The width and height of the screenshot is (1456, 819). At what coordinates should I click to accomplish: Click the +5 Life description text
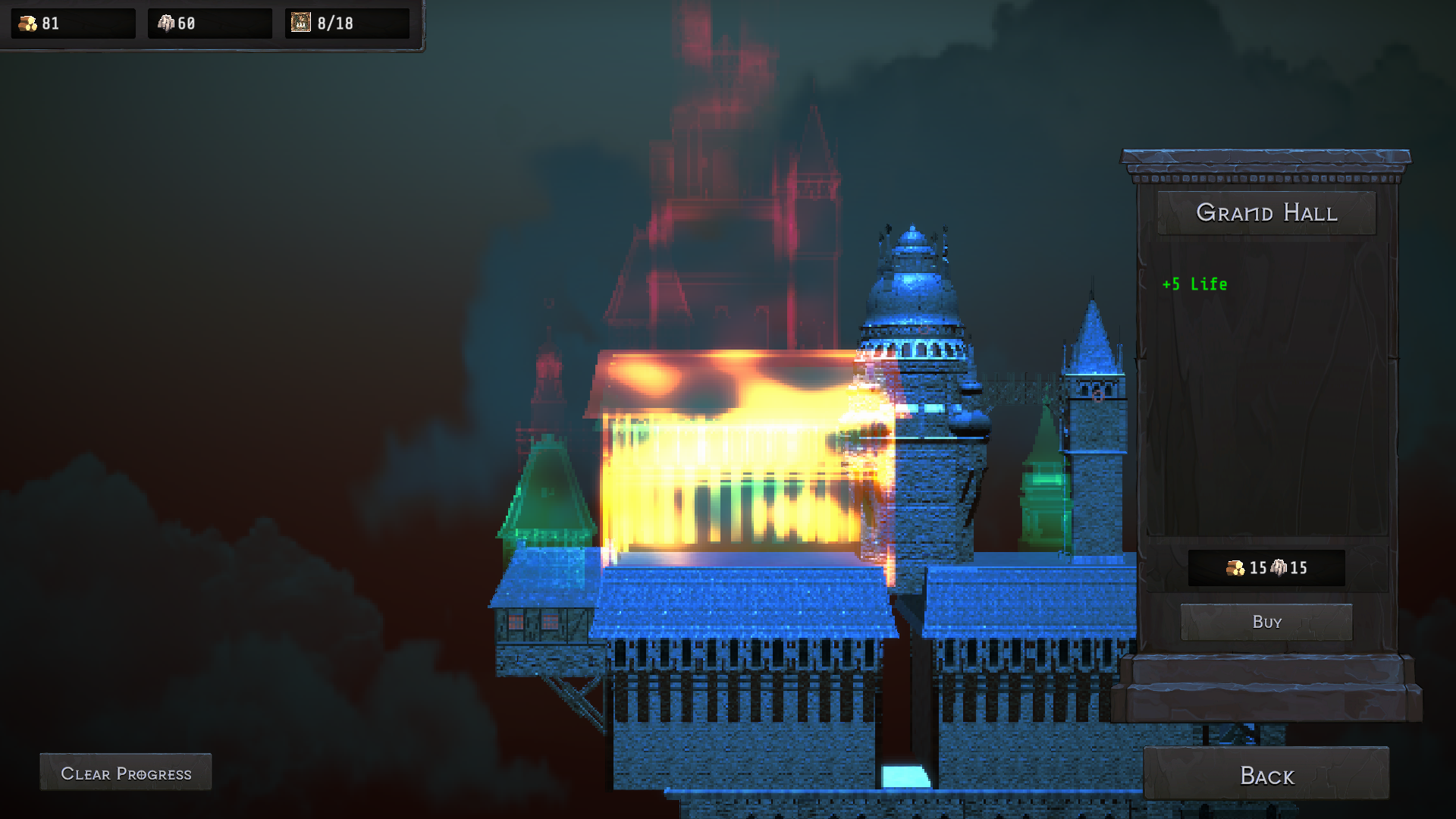(1195, 284)
